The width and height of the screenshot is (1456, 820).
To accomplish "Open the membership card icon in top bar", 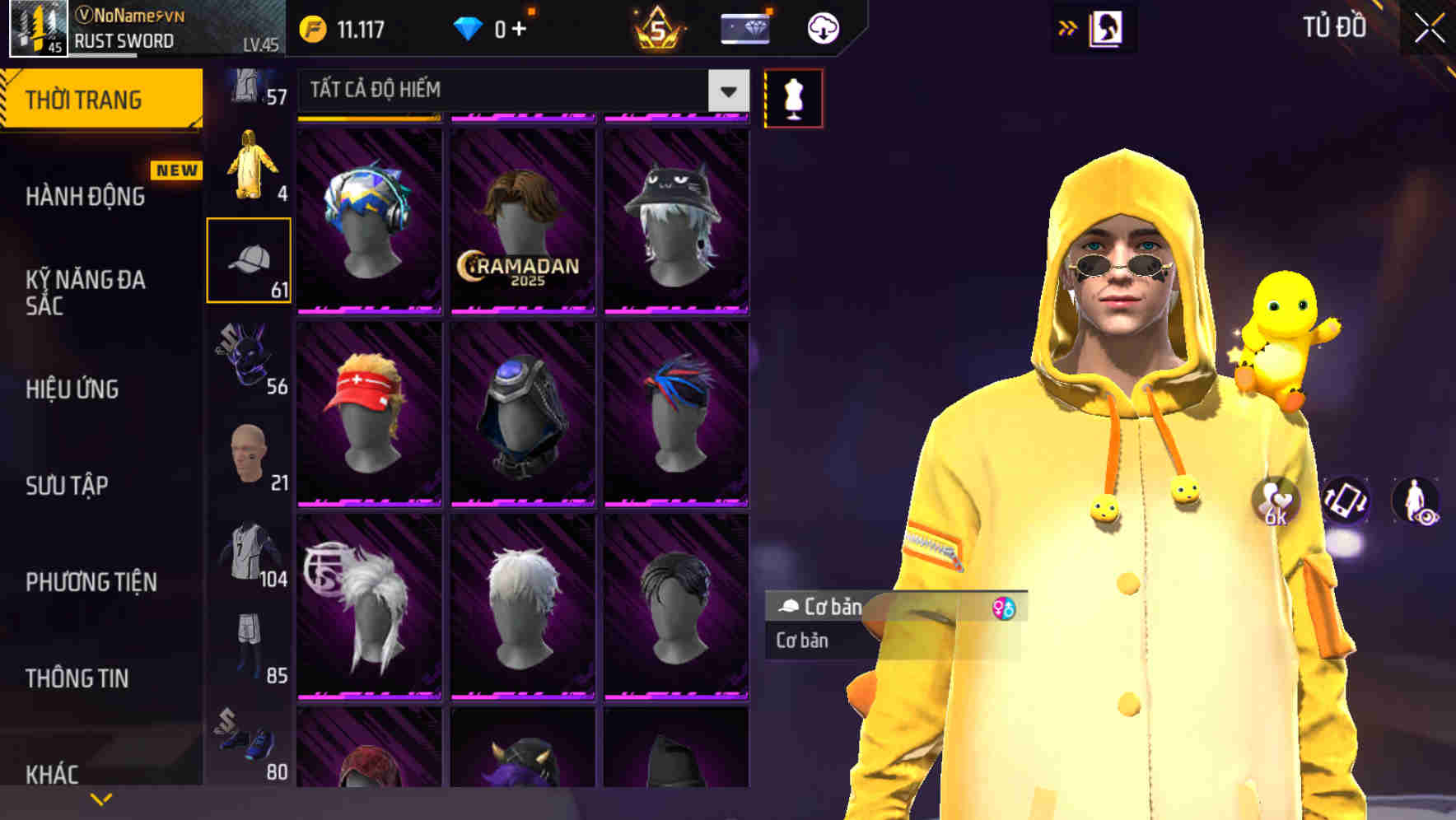I will (x=744, y=26).
